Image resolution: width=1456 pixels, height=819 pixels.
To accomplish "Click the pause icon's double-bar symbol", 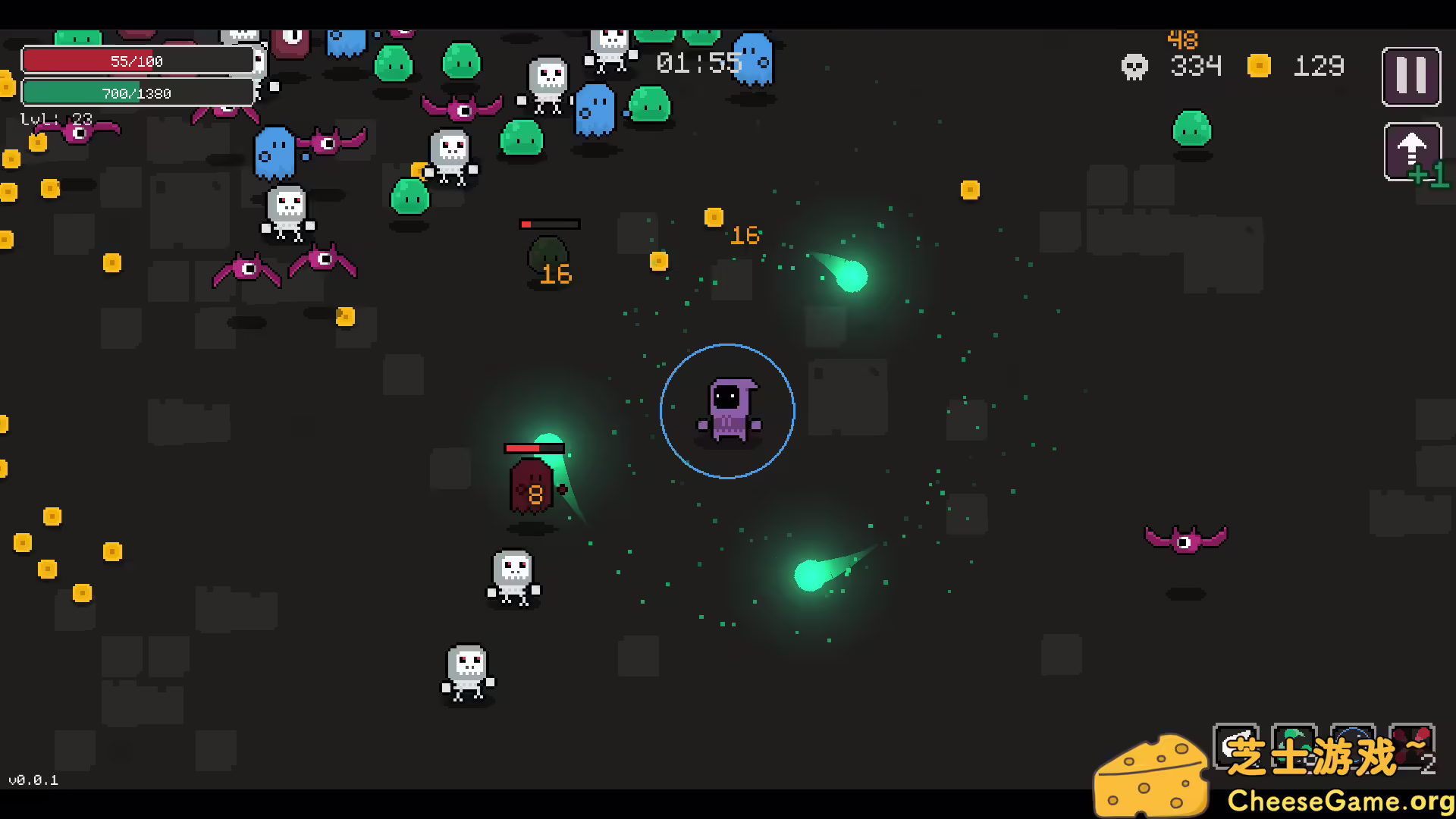I will [1411, 76].
